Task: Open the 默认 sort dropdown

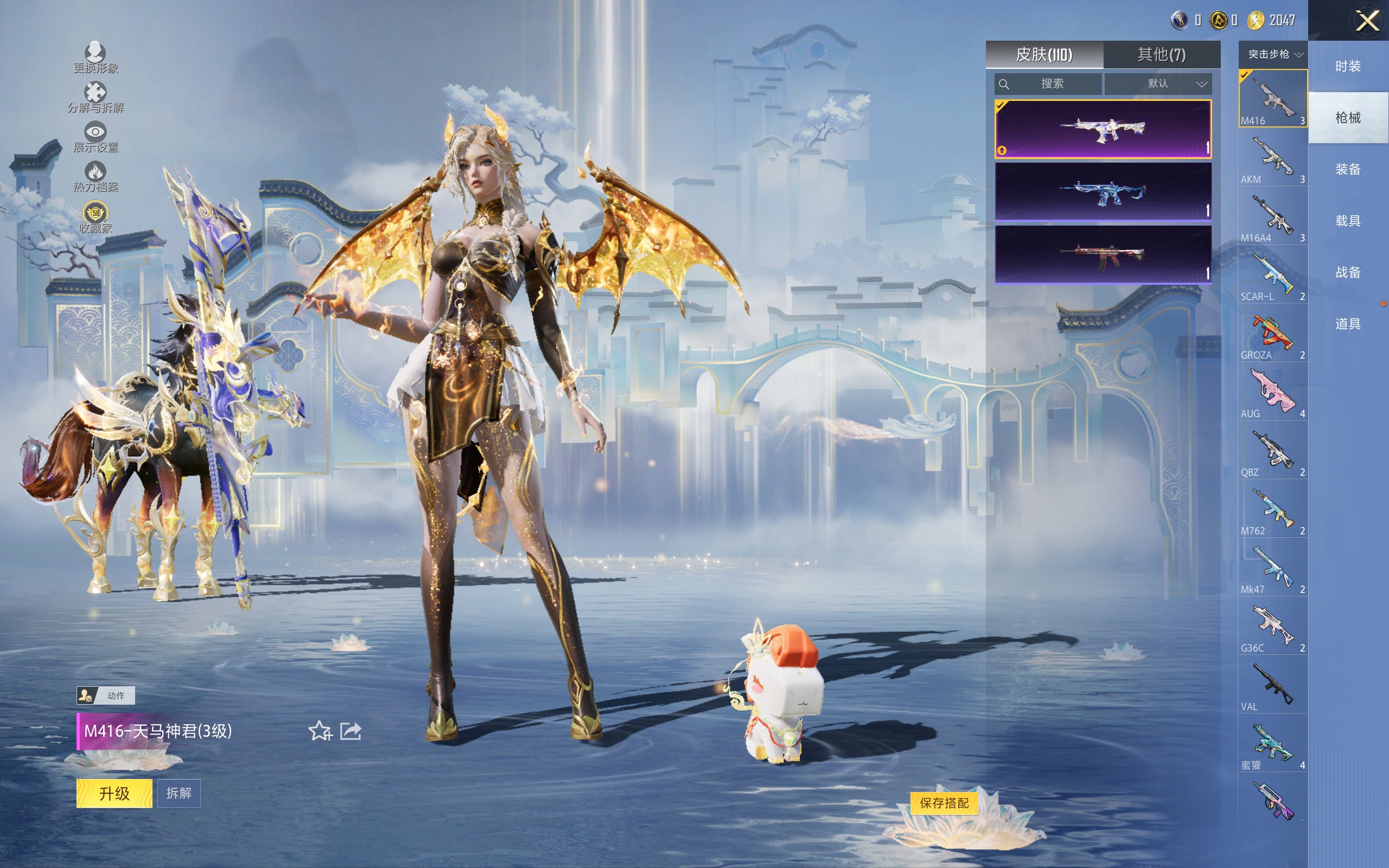Action: coord(1158,84)
